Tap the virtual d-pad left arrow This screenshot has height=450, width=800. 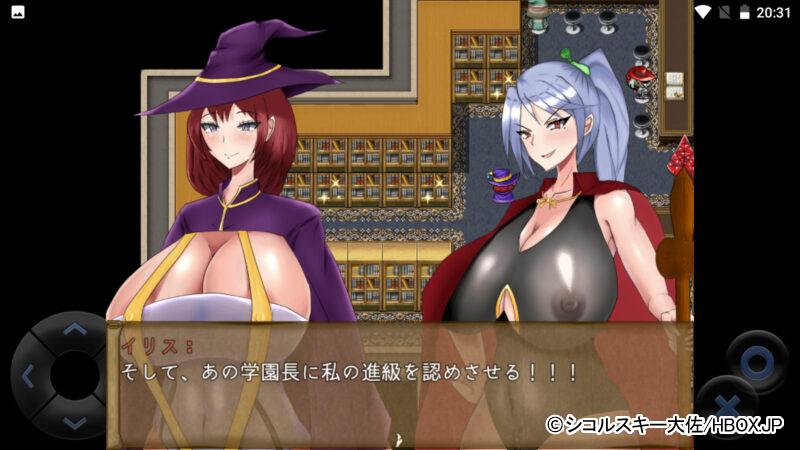(28, 376)
